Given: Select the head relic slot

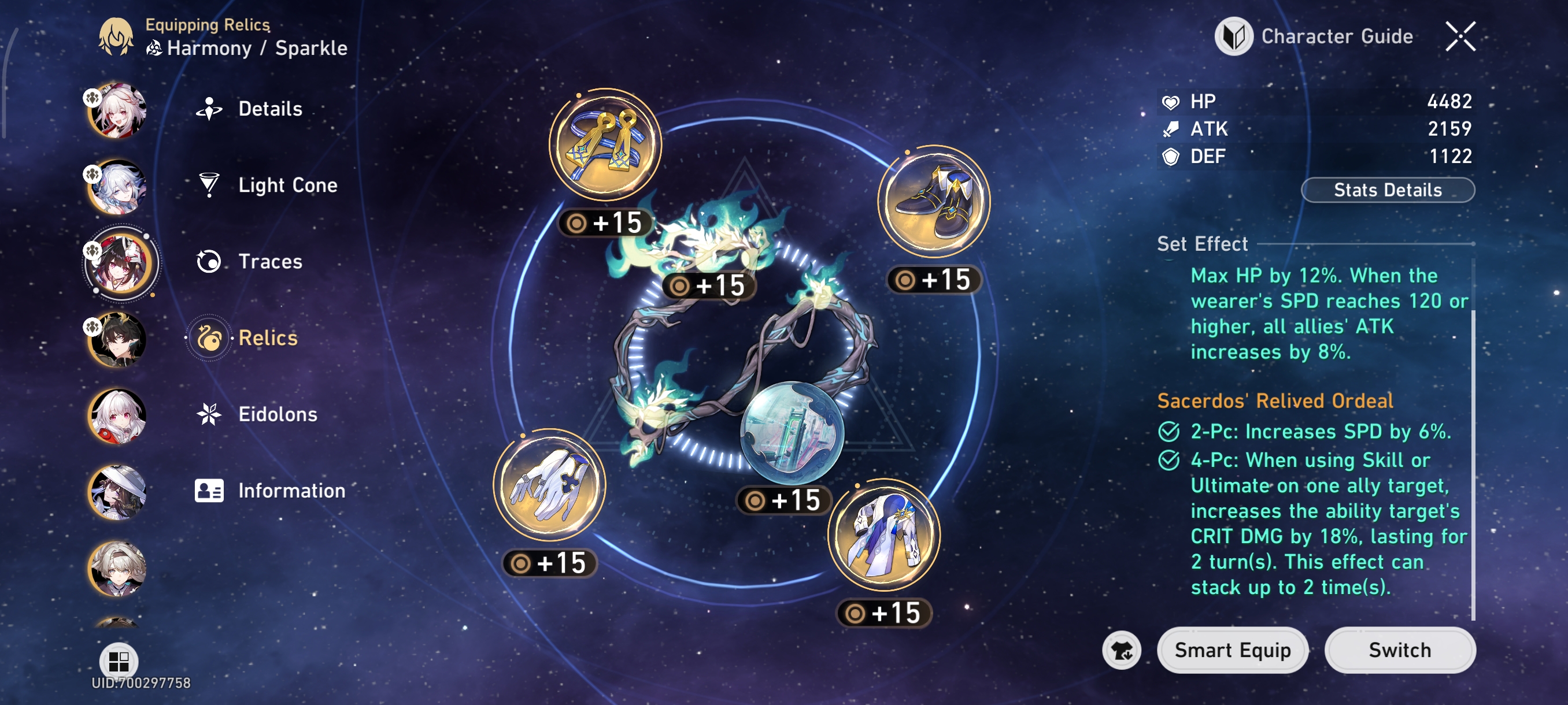Looking at the screenshot, I should 604,145.
